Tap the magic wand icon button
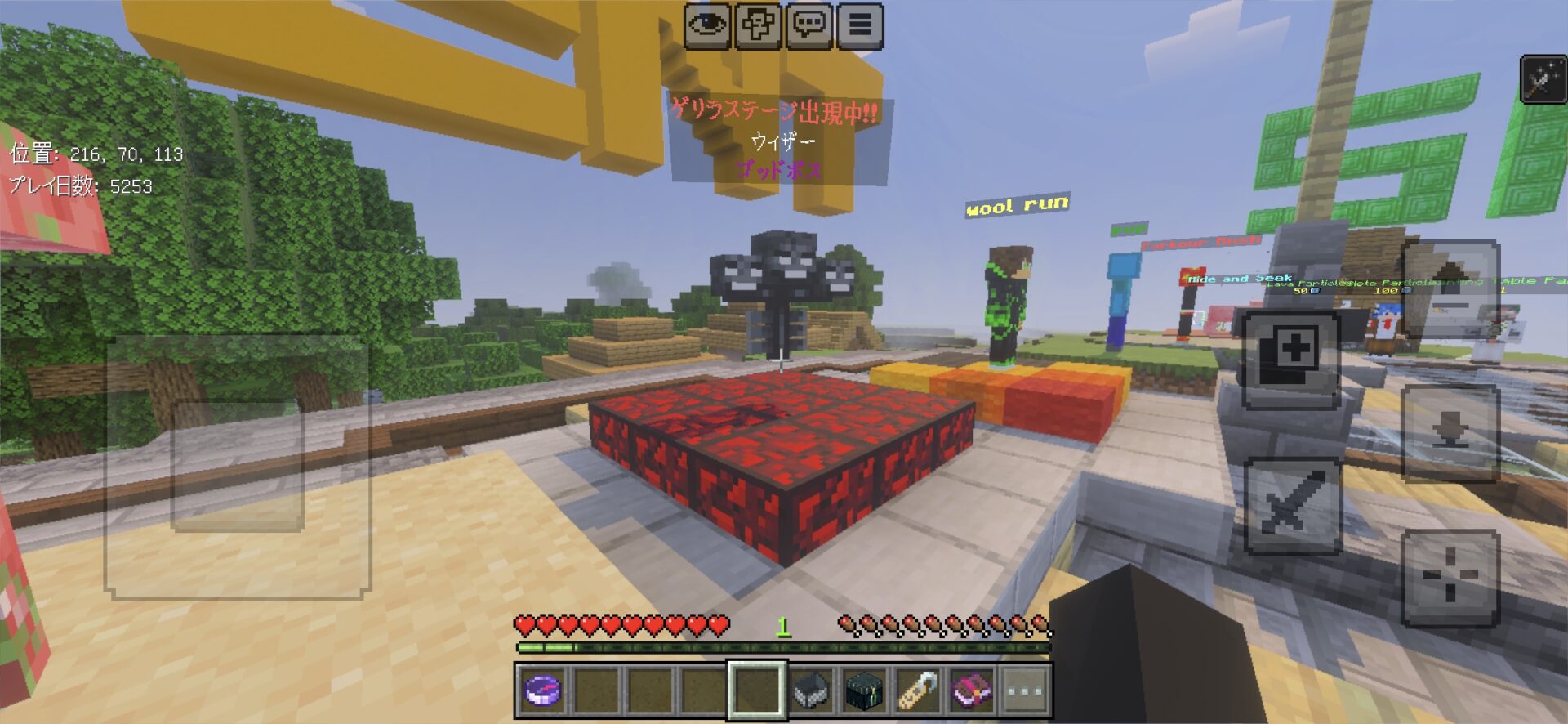Viewport: 1568px width, 724px height. (x=1543, y=79)
